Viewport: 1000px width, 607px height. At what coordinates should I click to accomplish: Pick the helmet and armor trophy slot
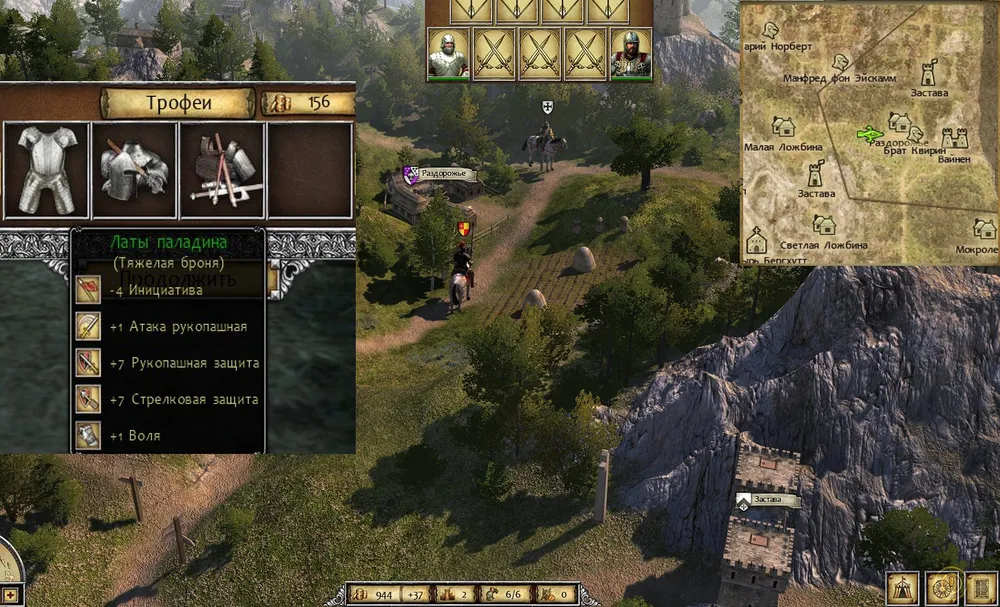pyautogui.click(x=134, y=170)
